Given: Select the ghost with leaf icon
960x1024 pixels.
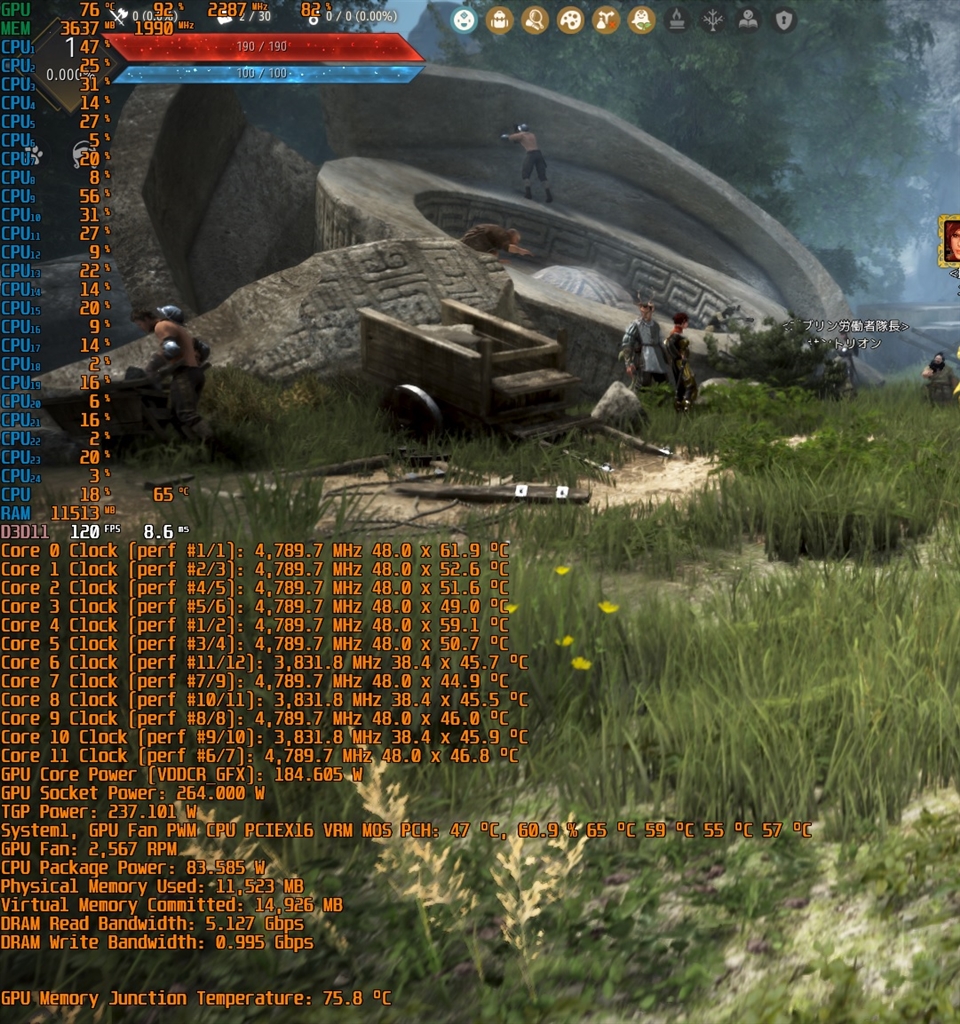Looking at the screenshot, I should point(641,20).
